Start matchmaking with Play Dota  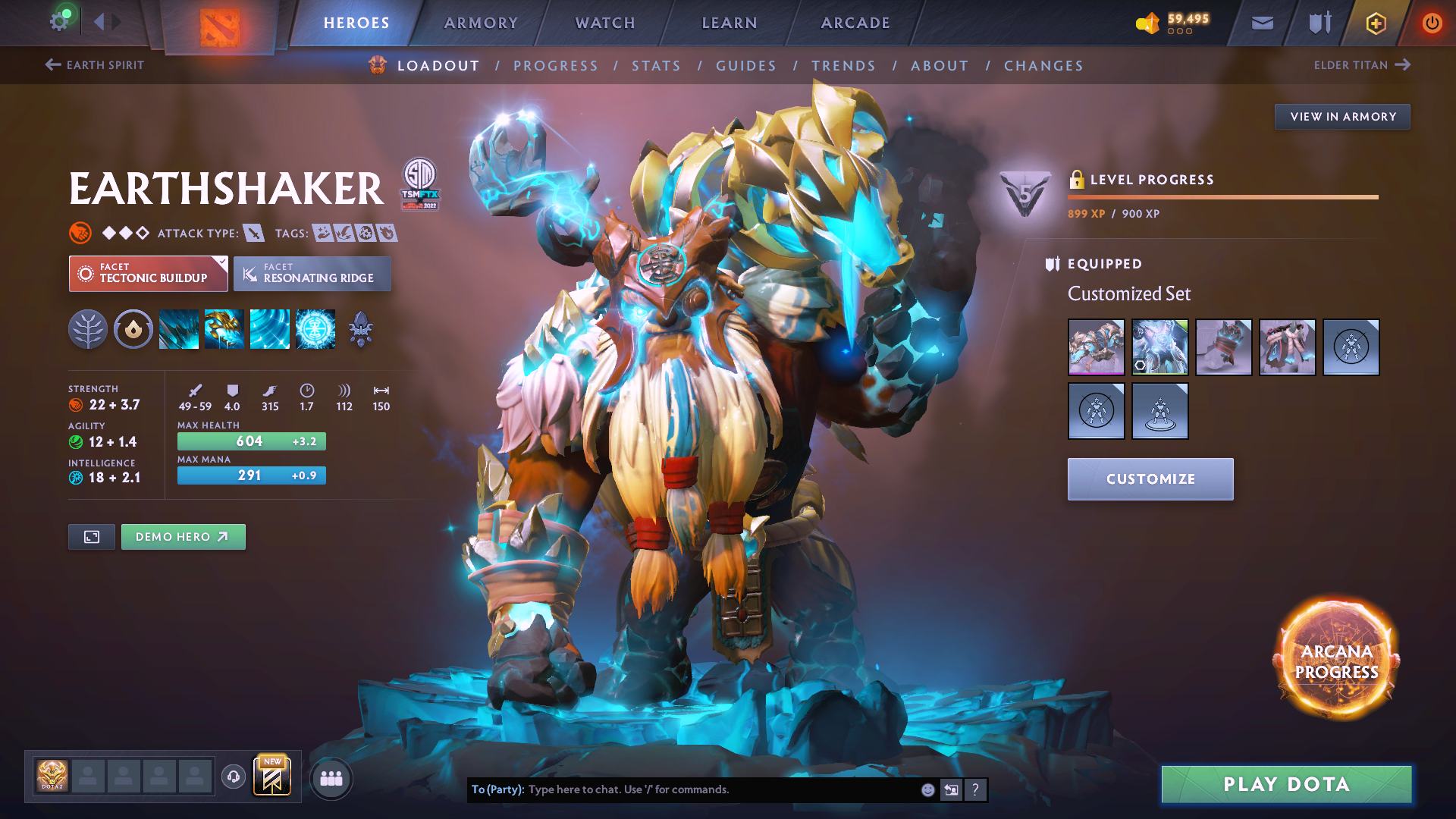point(1286,784)
